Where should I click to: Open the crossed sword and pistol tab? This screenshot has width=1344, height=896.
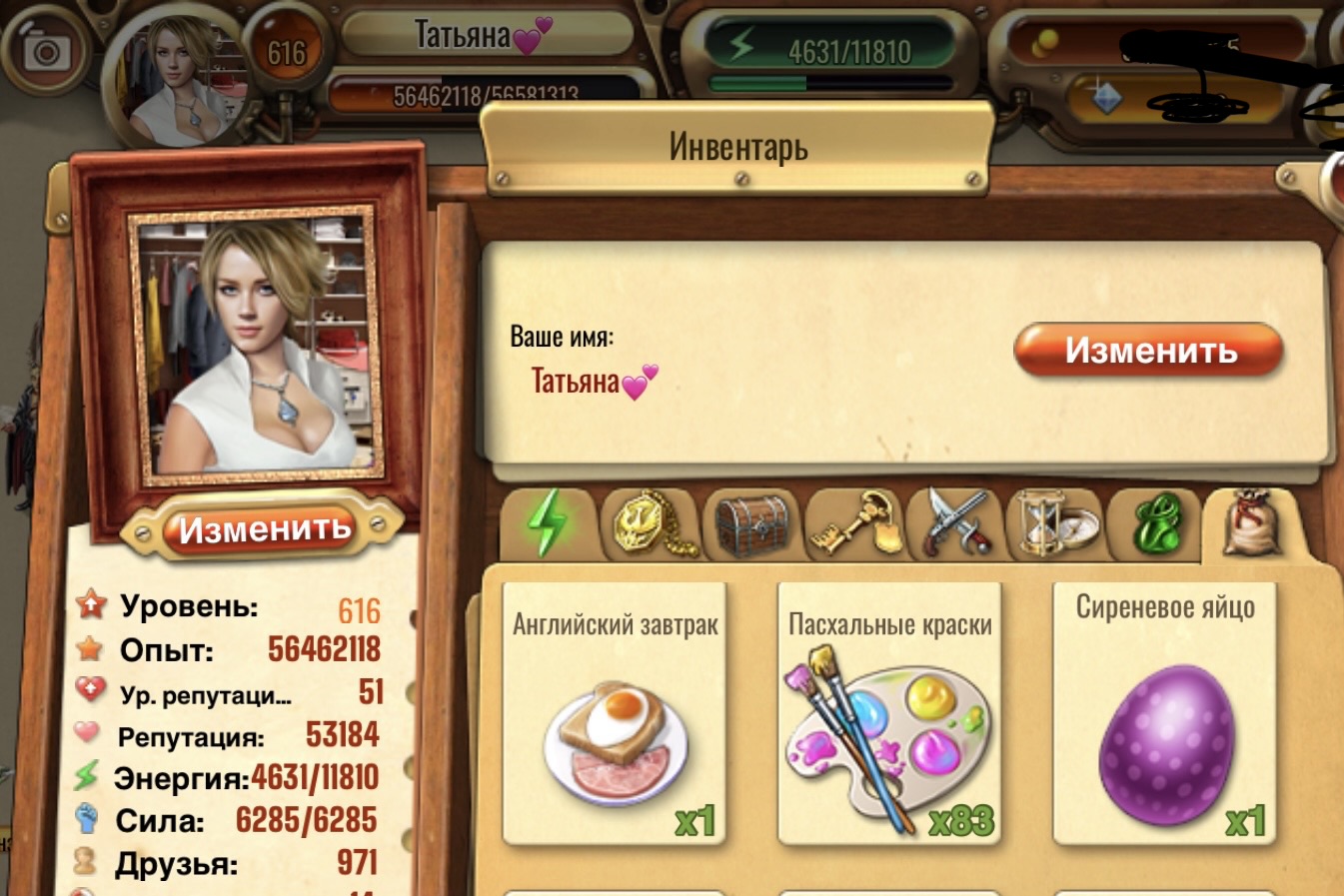956,523
